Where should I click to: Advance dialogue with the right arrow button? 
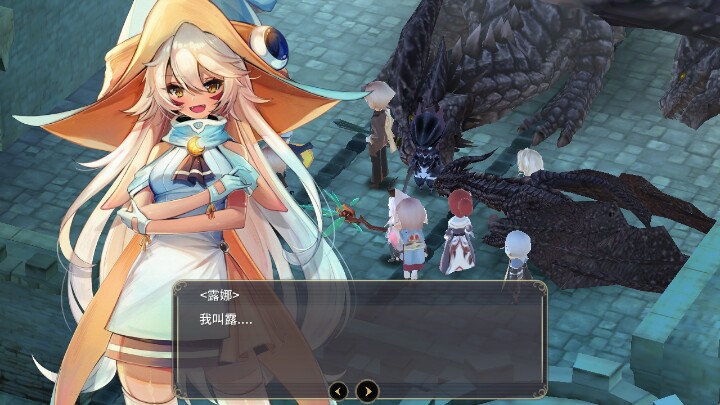[x=368, y=390]
